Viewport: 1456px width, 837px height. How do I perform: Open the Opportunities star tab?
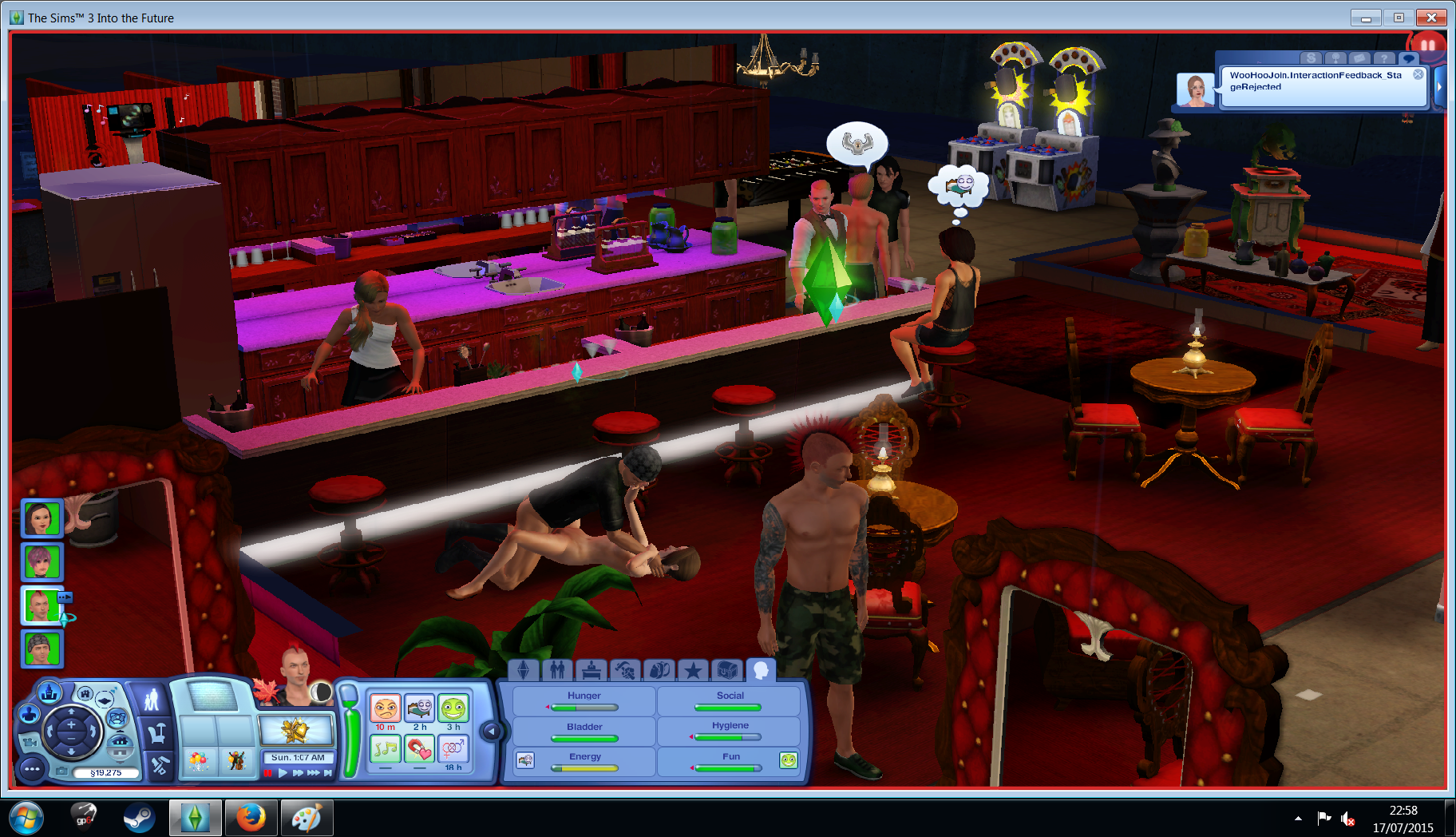(x=693, y=670)
